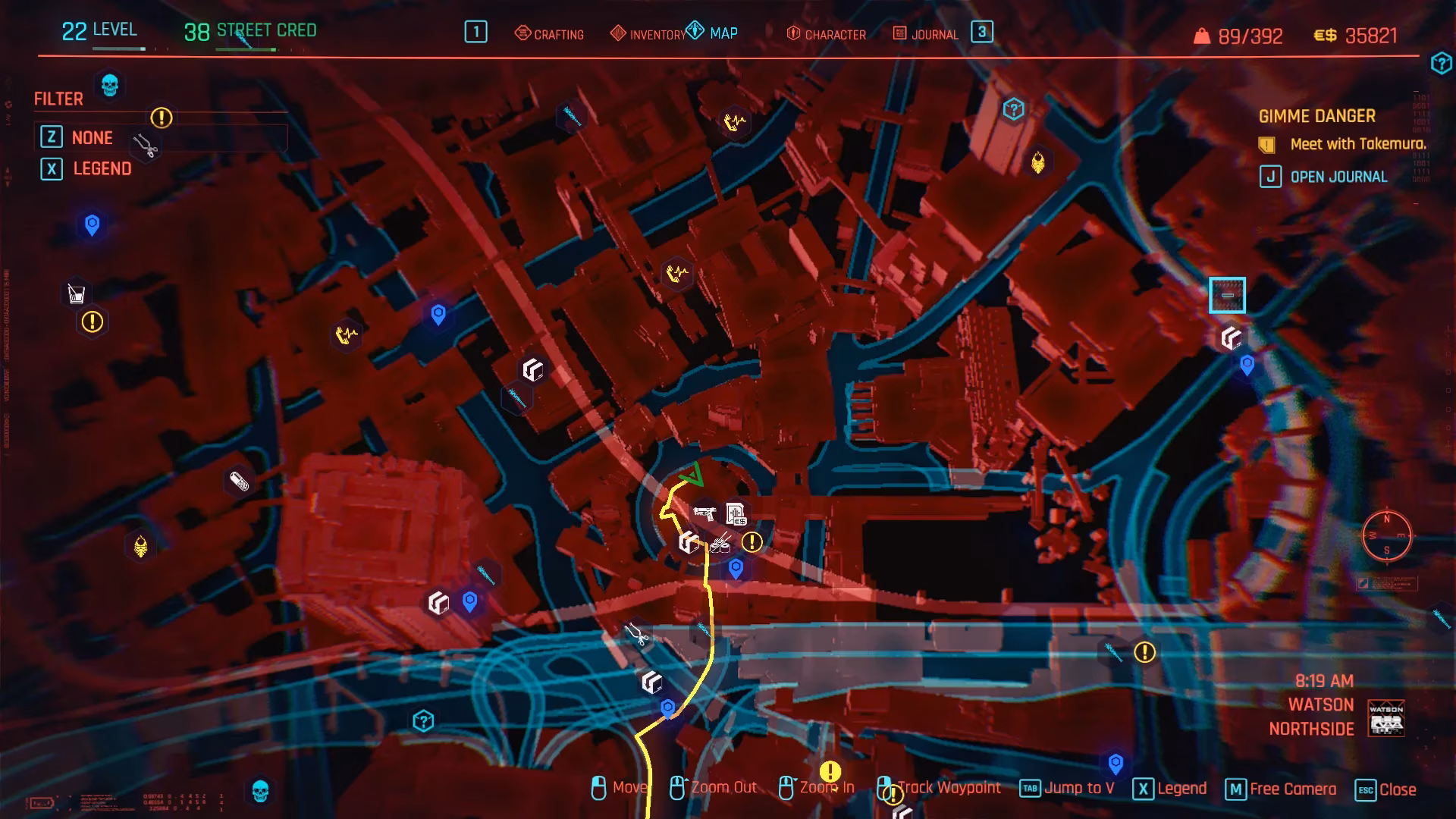Screen dimensions: 1456x819
Task: Click the Street Cred progress bar
Action: pyautogui.click(x=247, y=48)
